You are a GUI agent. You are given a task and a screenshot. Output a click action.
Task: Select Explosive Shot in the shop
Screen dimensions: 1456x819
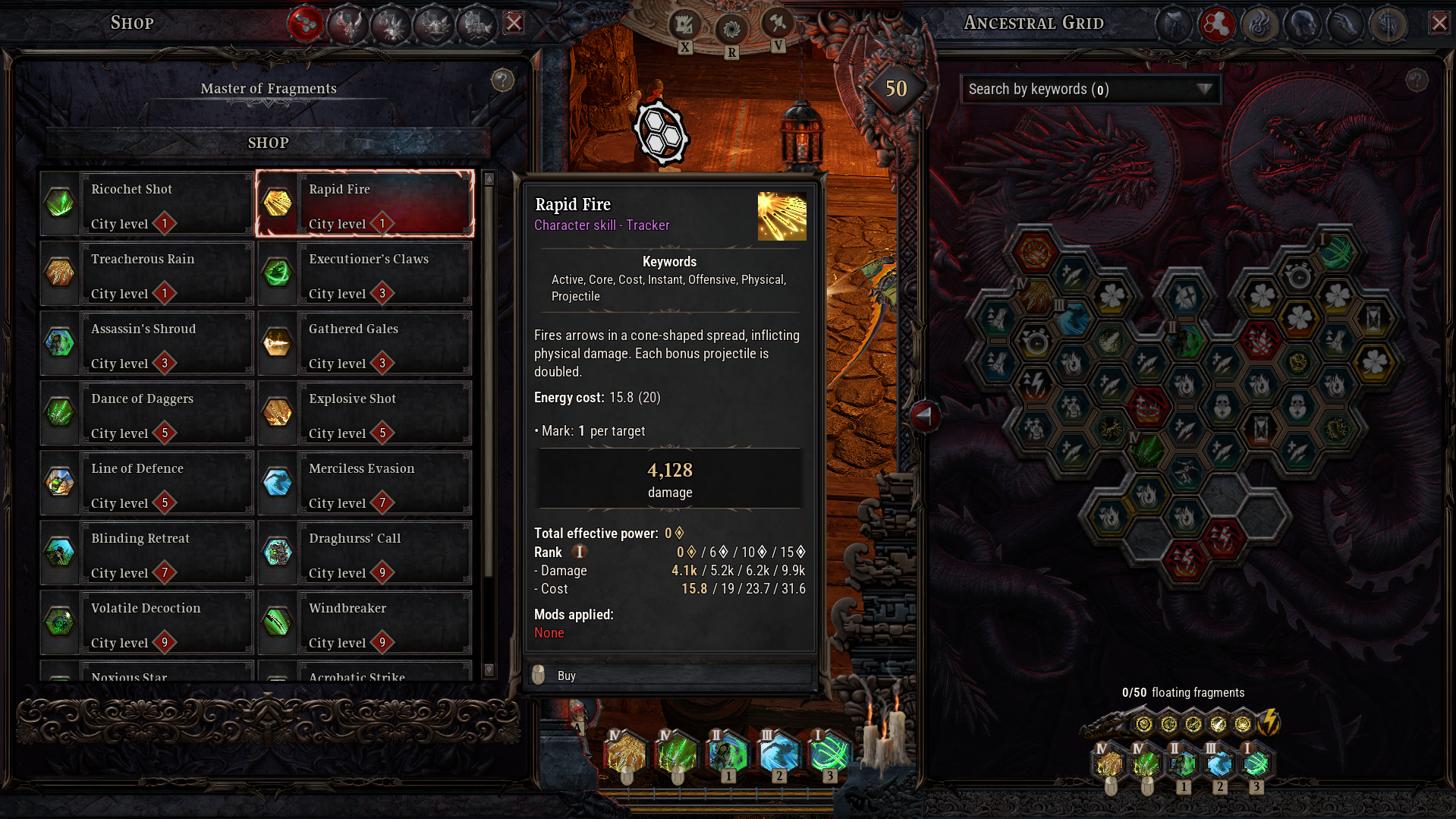click(365, 414)
